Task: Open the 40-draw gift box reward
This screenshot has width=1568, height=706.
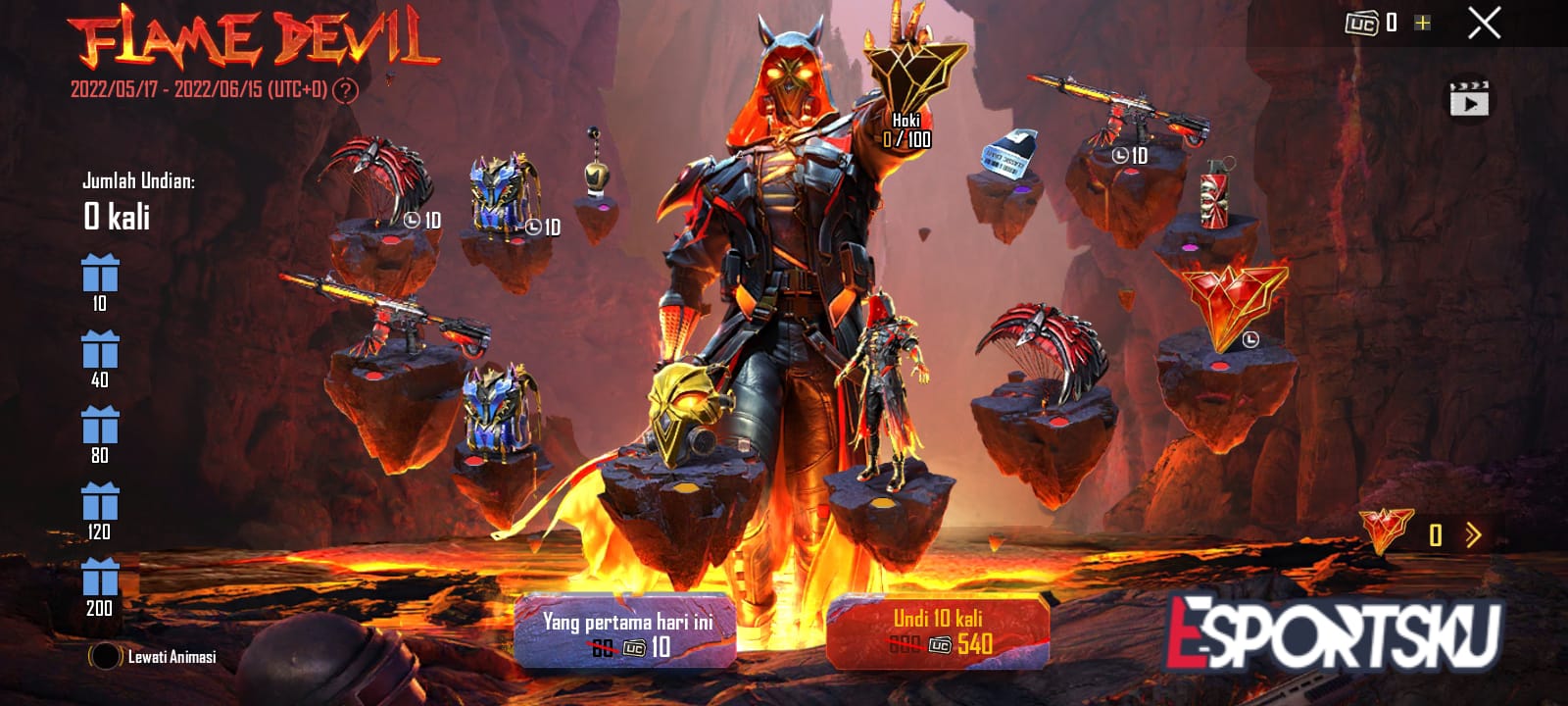Action: [x=100, y=353]
